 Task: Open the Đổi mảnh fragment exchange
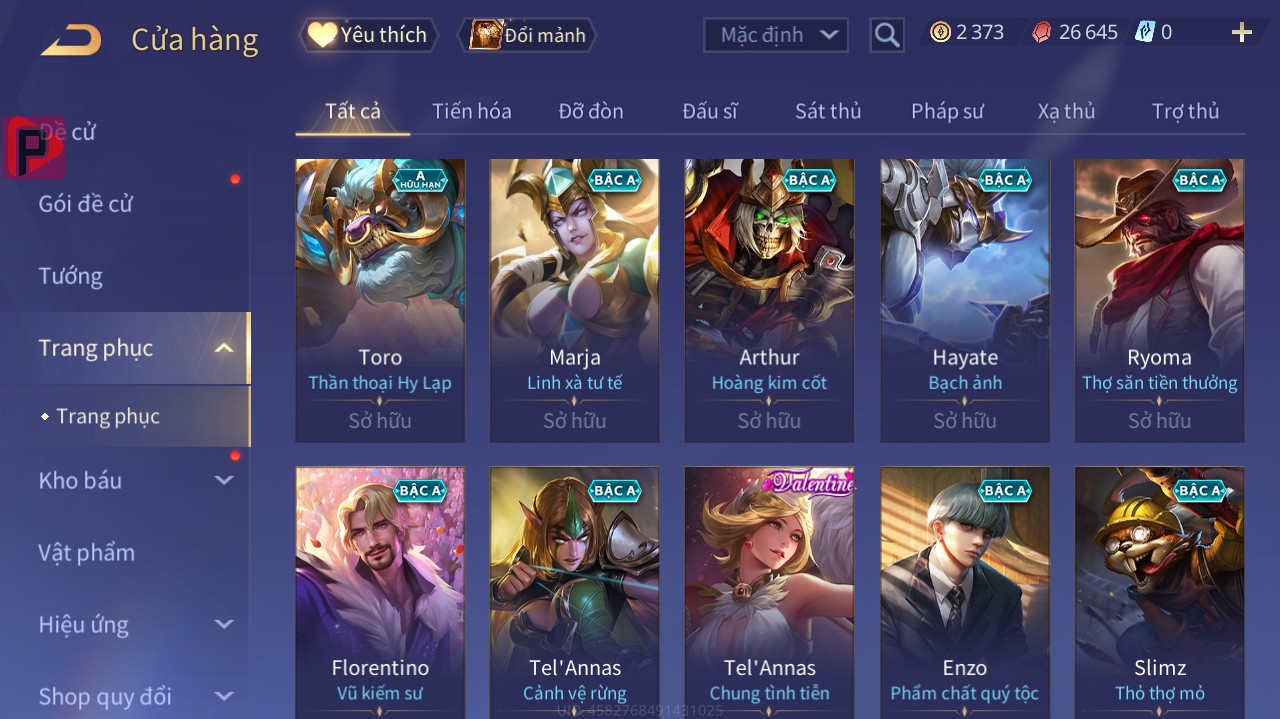[x=527, y=35]
